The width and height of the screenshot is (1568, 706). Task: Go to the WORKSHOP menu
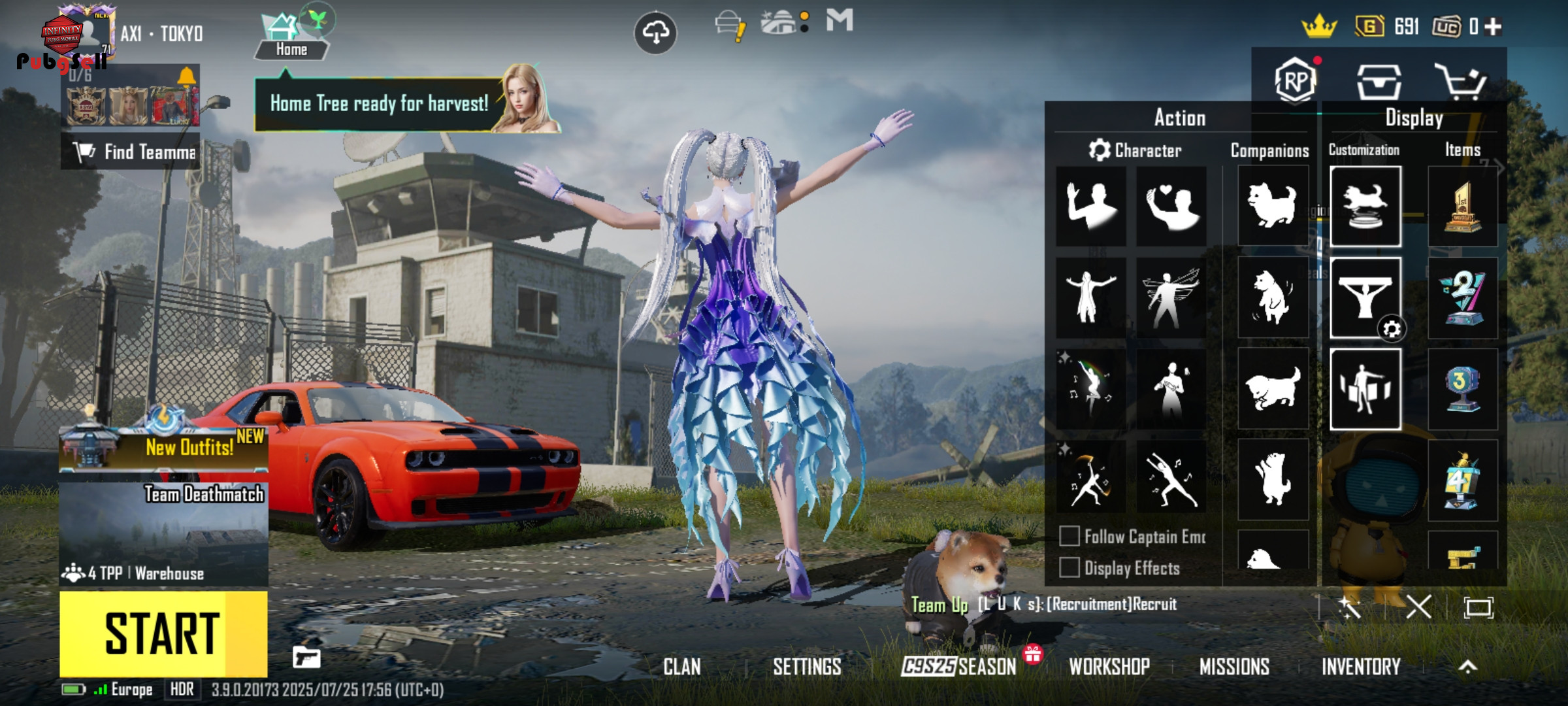(x=1109, y=667)
